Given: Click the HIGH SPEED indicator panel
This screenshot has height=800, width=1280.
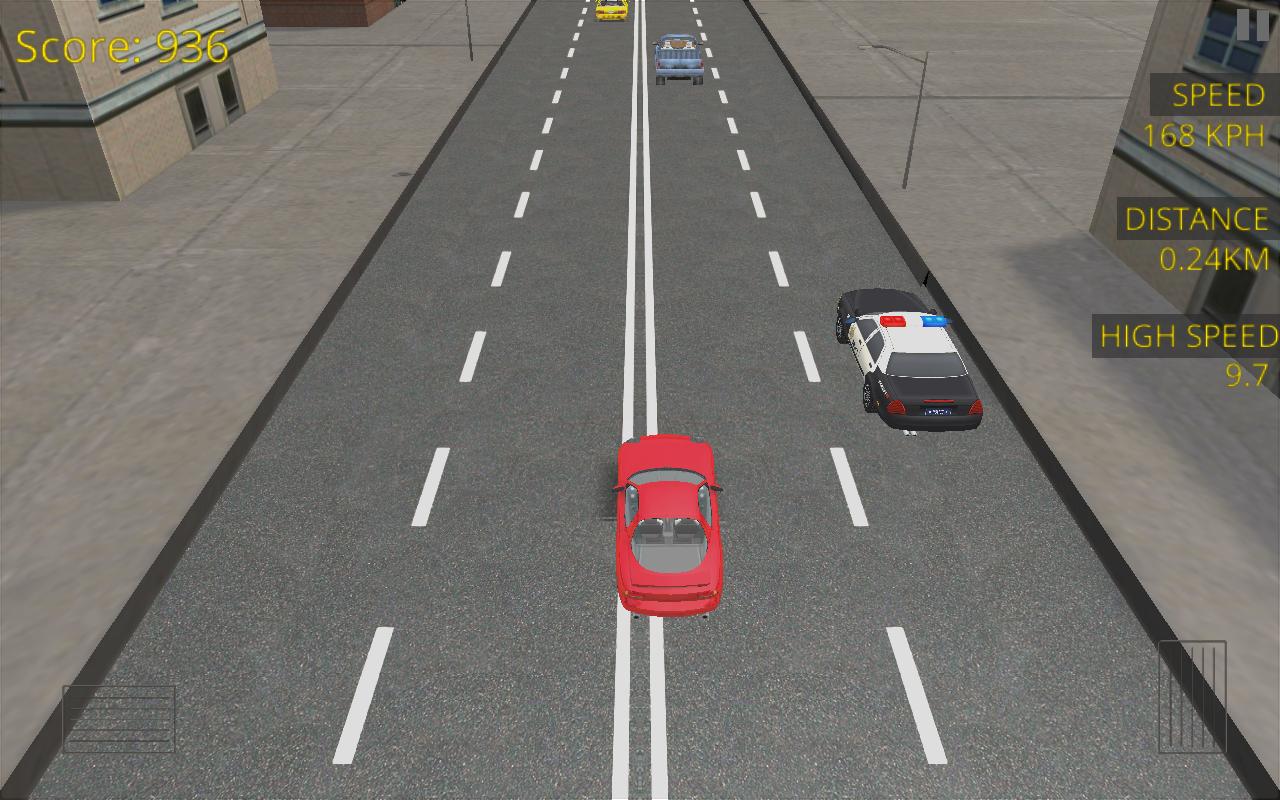Looking at the screenshot, I should tap(1186, 337).
